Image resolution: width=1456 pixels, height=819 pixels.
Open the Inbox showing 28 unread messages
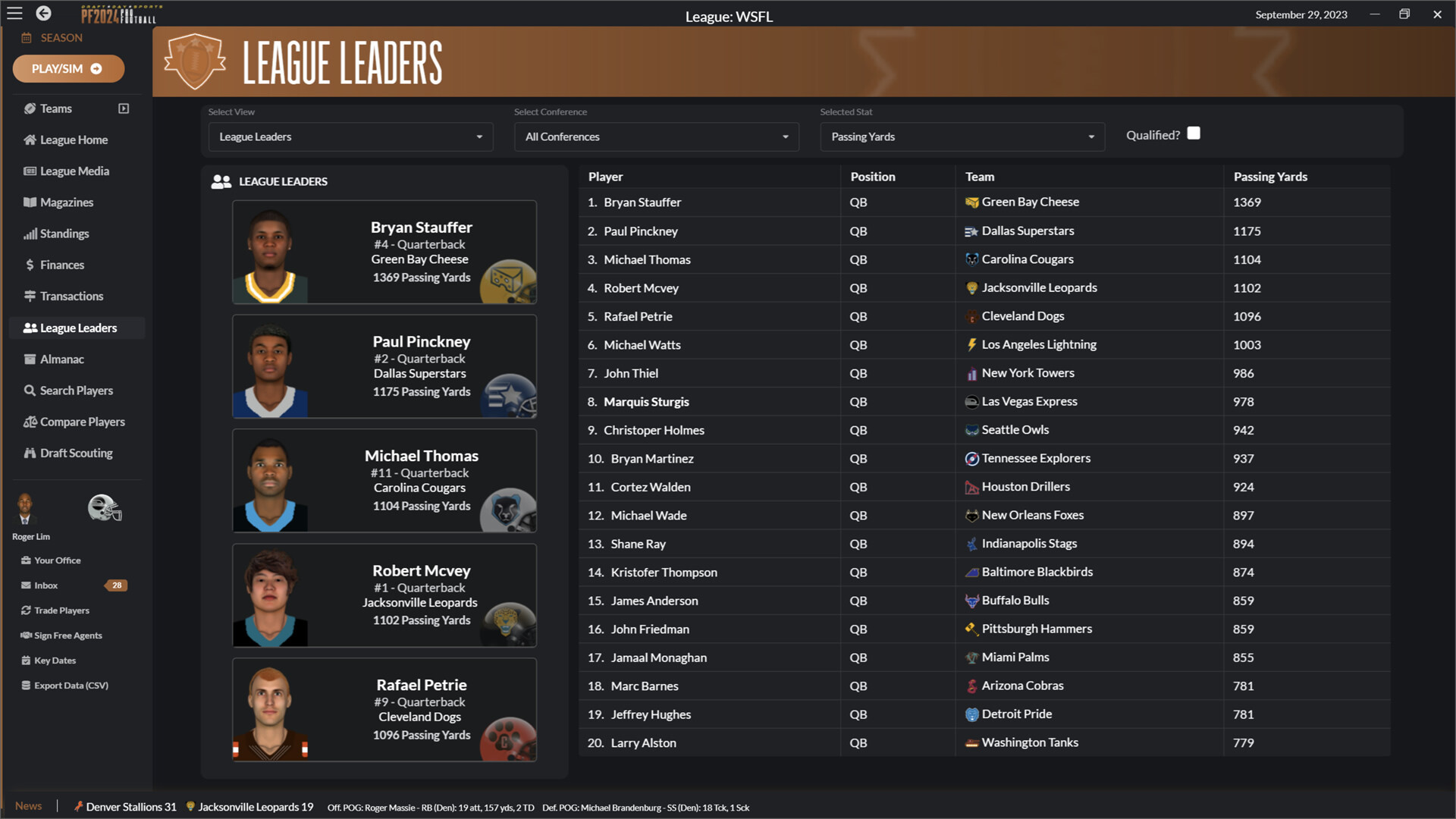click(45, 585)
